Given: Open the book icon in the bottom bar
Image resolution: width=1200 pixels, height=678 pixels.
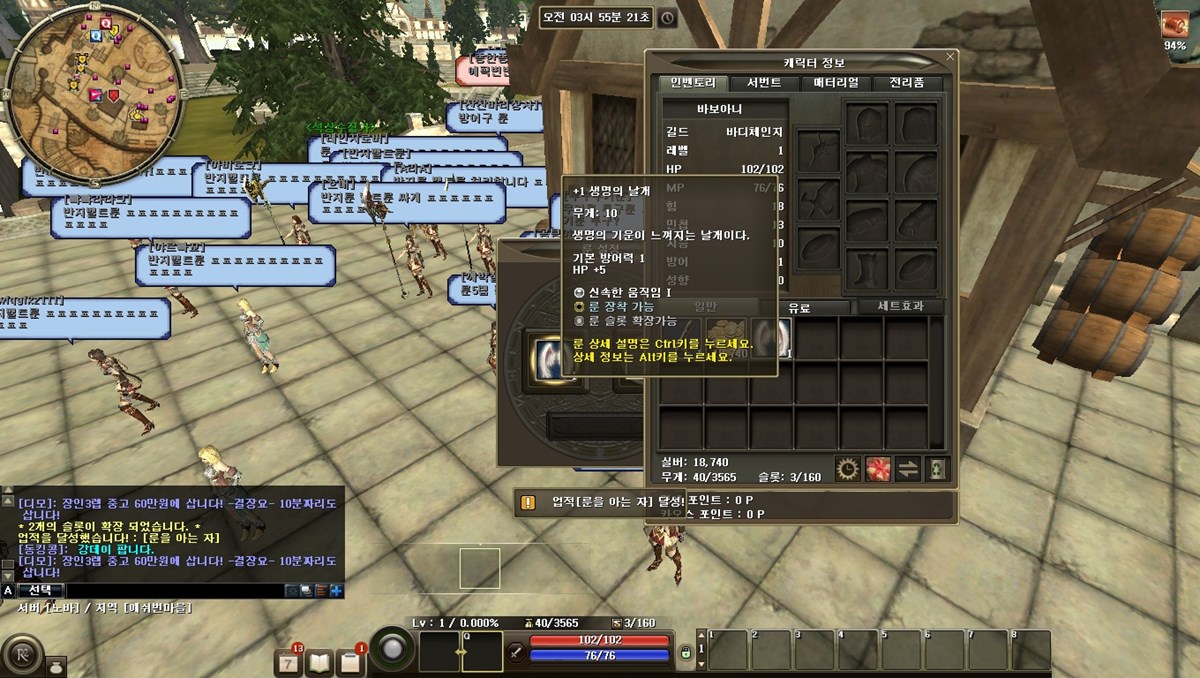Looking at the screenshot, I should [320, 661].
